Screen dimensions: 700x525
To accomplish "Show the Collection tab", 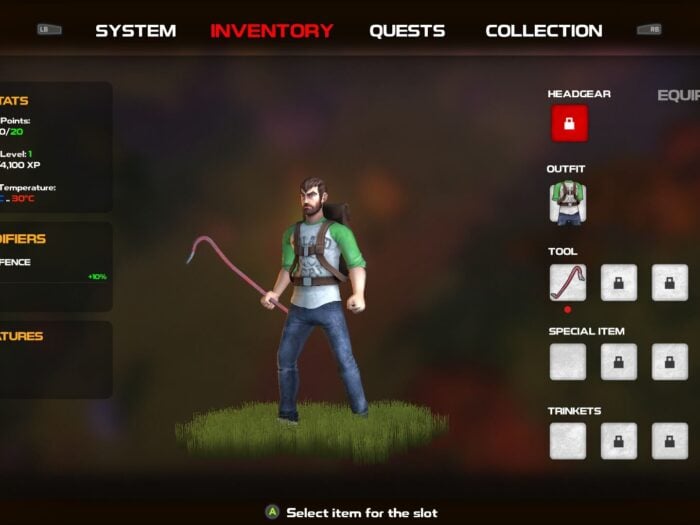I will click(543, 31).
